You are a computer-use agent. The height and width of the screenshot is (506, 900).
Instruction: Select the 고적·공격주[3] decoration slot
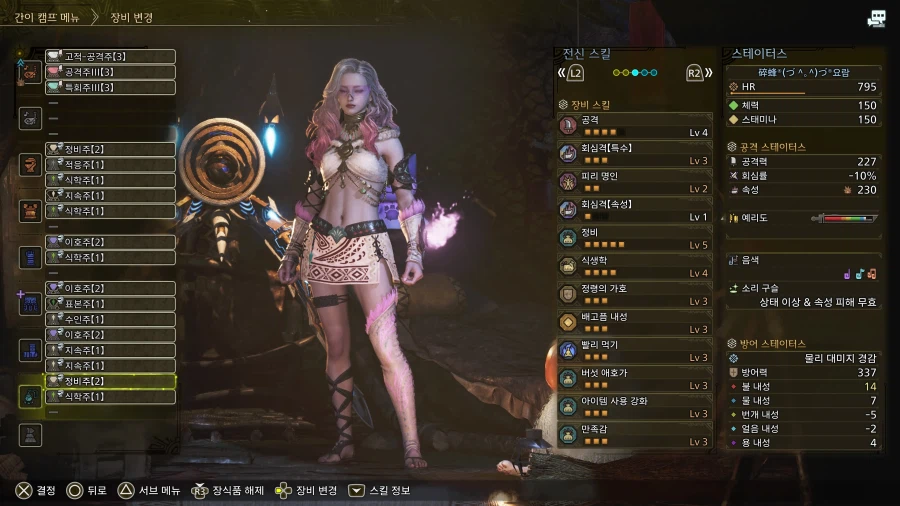[x=110, y=57]
